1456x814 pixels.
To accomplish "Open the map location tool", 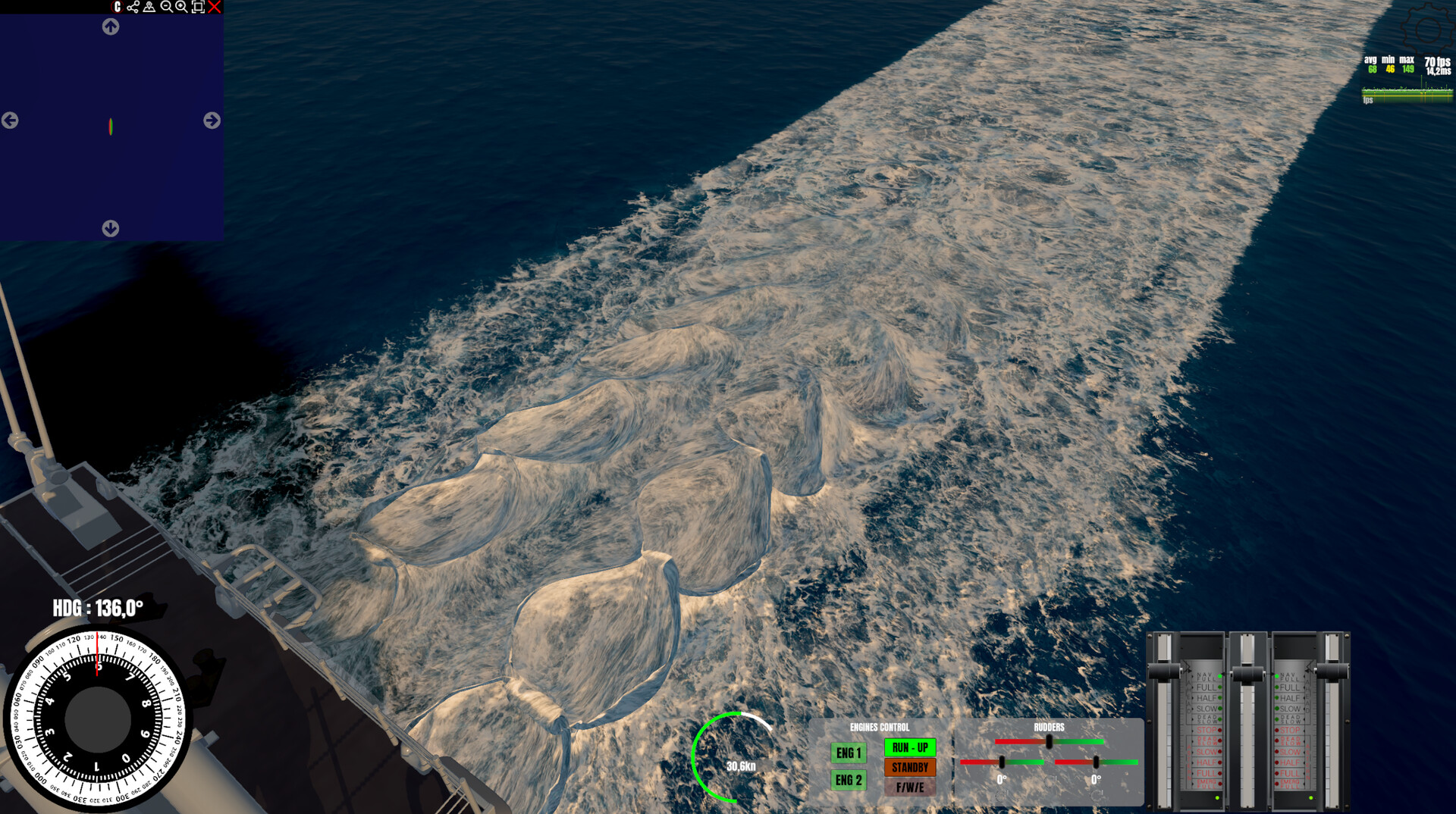I will [149, 7].
